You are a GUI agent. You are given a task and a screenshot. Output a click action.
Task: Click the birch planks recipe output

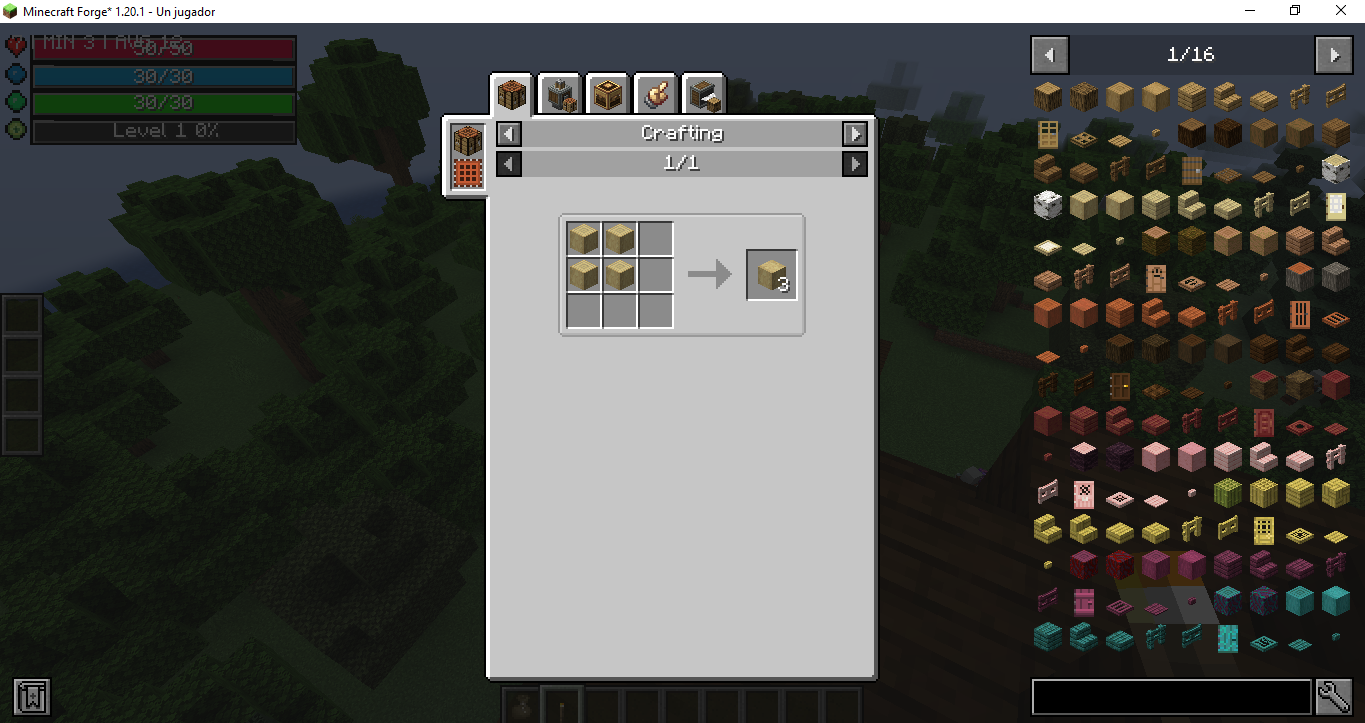point(770,273)
